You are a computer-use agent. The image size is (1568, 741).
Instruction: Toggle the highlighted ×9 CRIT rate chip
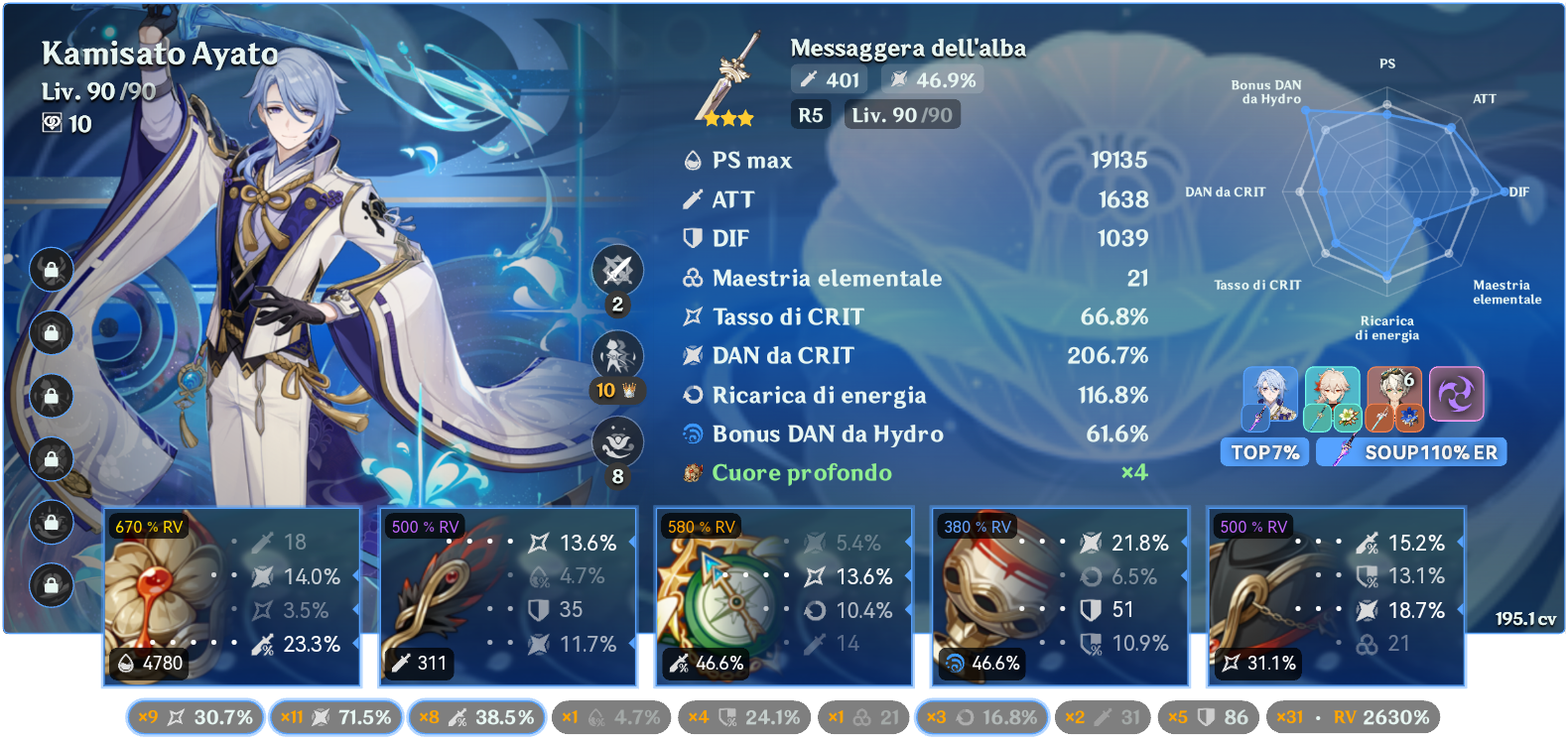click(x=194, y=716)
